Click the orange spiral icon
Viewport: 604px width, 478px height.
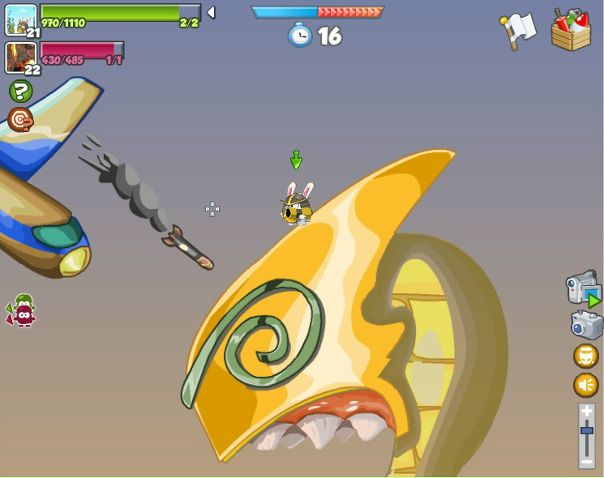[x=20, y=120]
